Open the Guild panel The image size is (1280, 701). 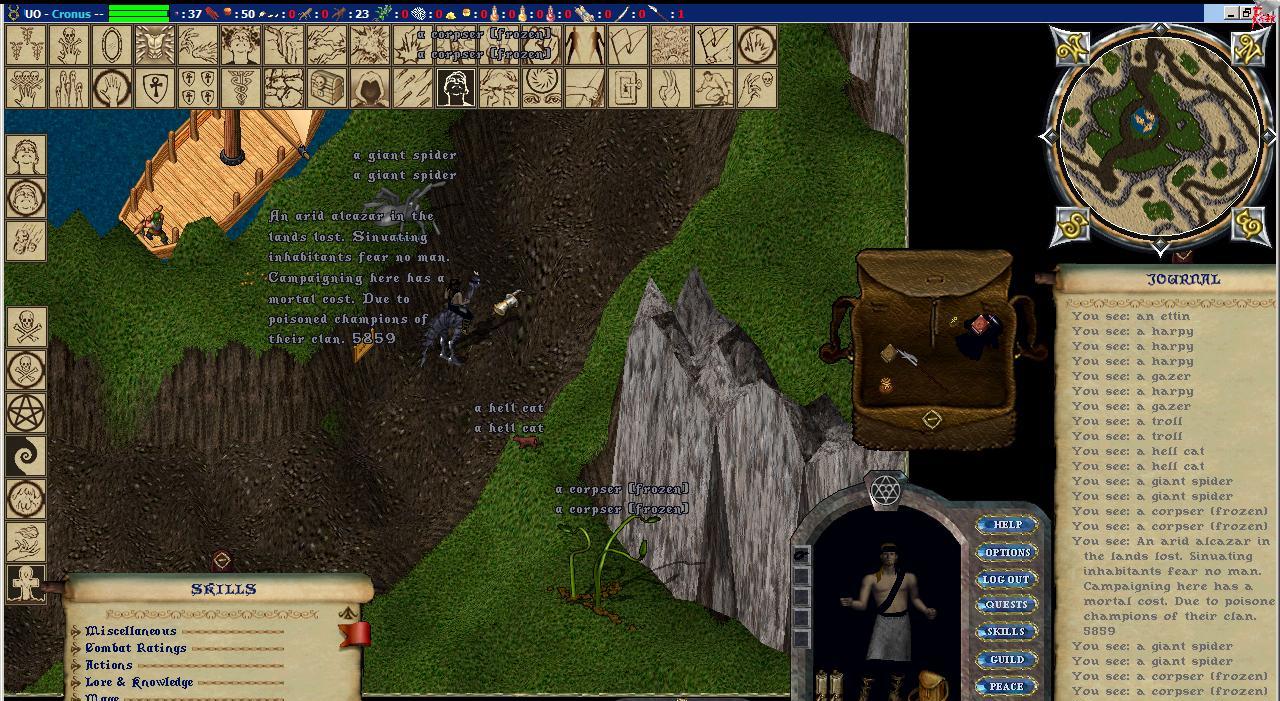pyautogui.click(x=1006, y=660)
